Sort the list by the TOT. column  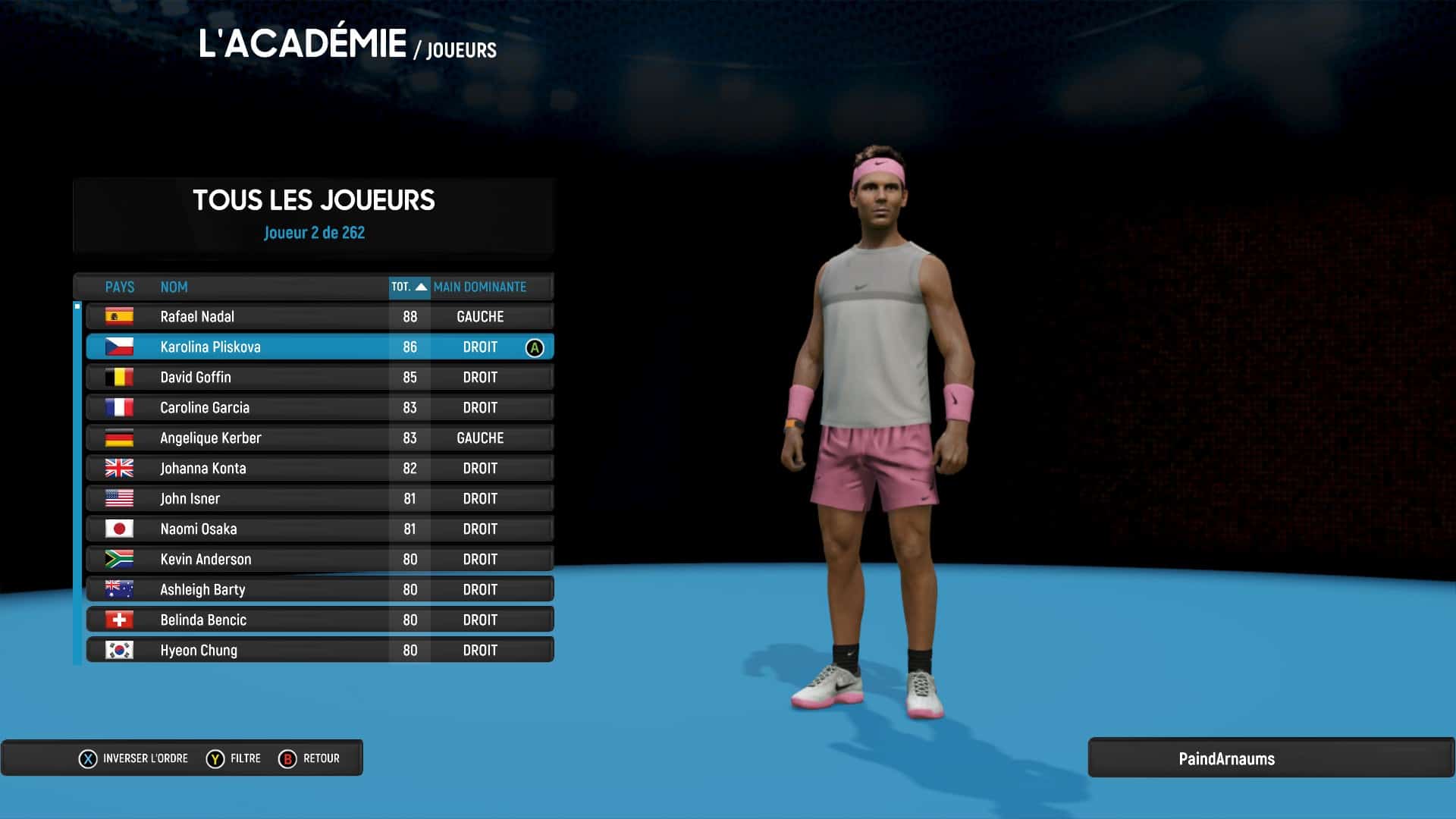(409, 287)
